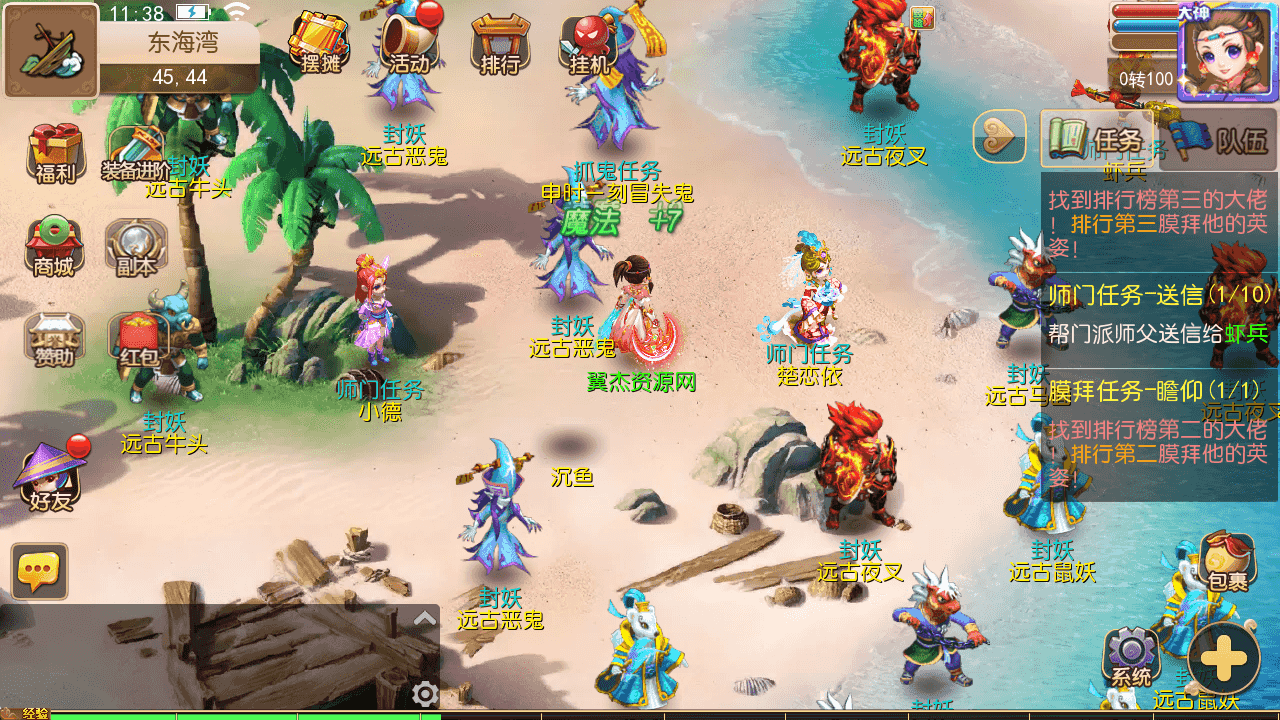Visit the 商城 shop
The width and height of the screenshot is (1280, 720).
point(54,247)
